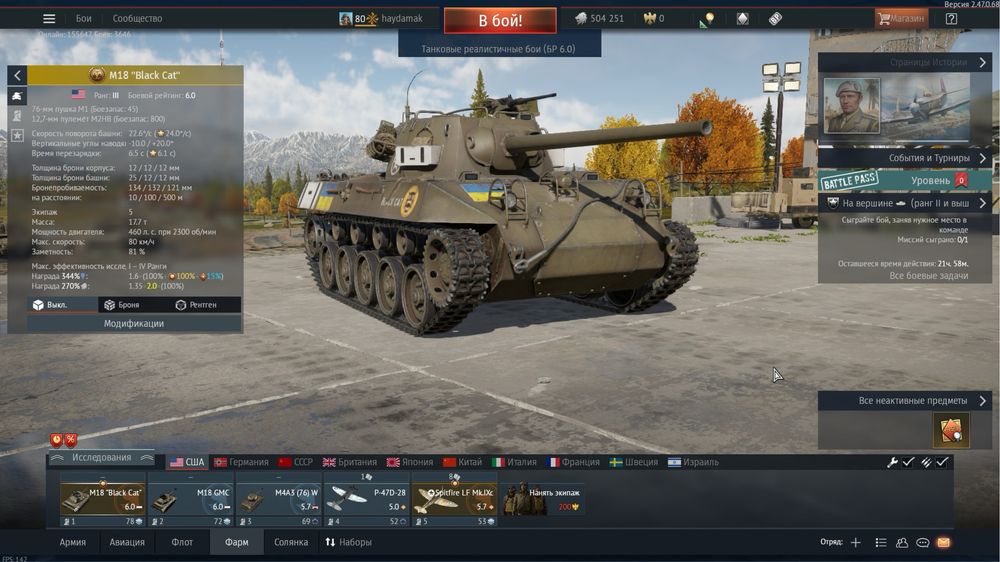The height and width of the screenshot is (562, 1000).
Task: Switch to the Броня armor view
Action: click(x=122, y=305)
